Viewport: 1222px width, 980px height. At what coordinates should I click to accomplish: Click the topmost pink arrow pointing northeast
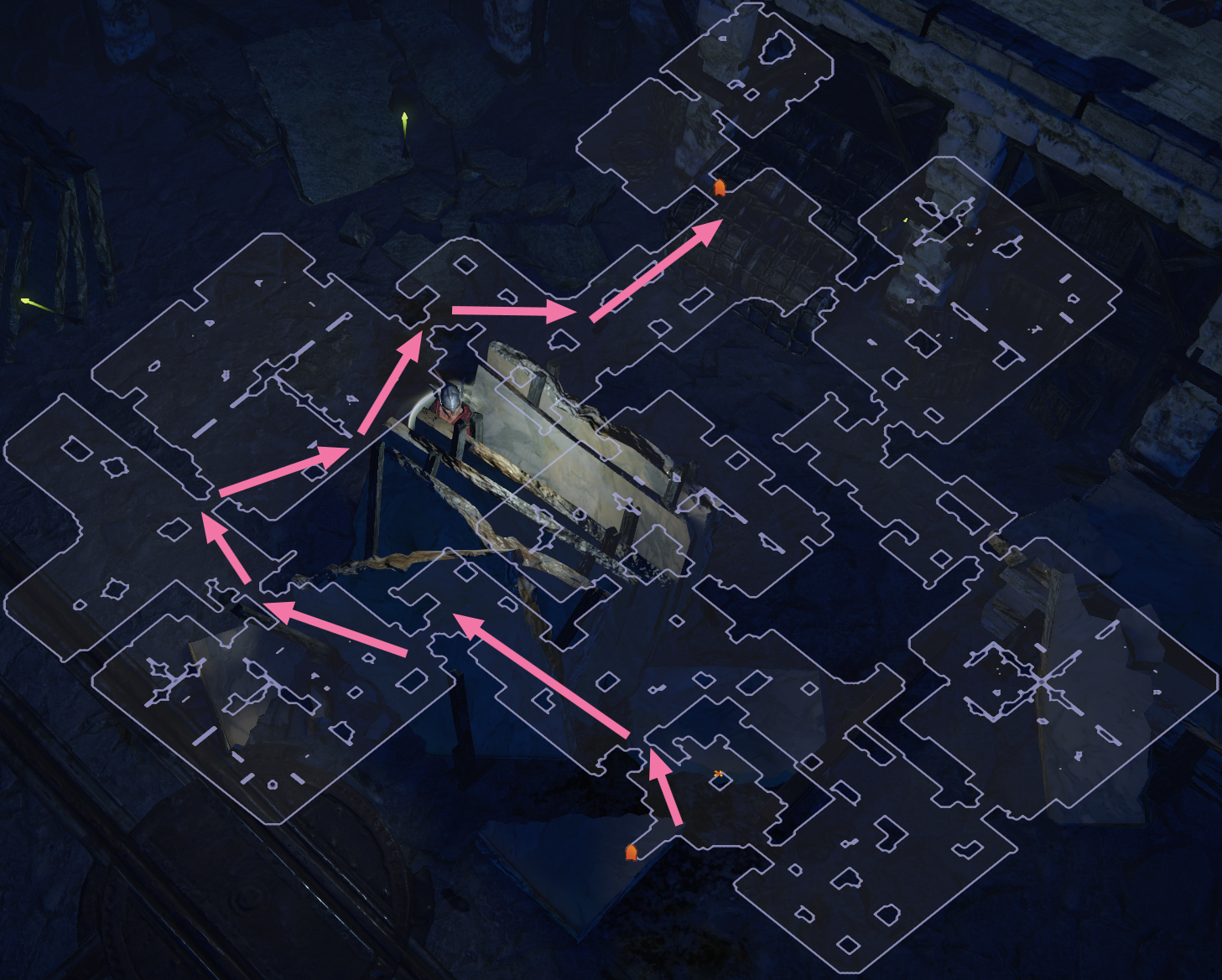[654, 268]
